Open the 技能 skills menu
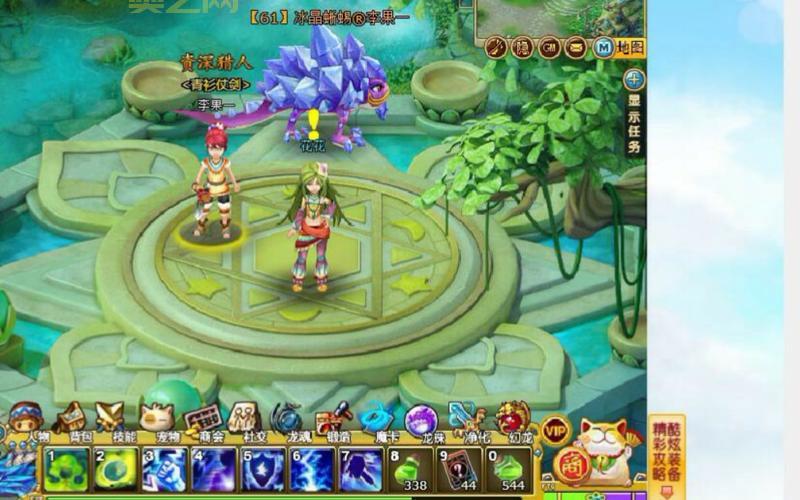 tap(111, 418)
